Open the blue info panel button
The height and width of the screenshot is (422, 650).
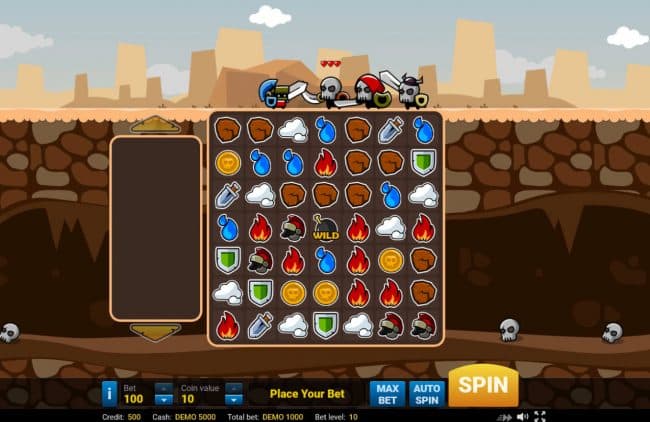110,394
